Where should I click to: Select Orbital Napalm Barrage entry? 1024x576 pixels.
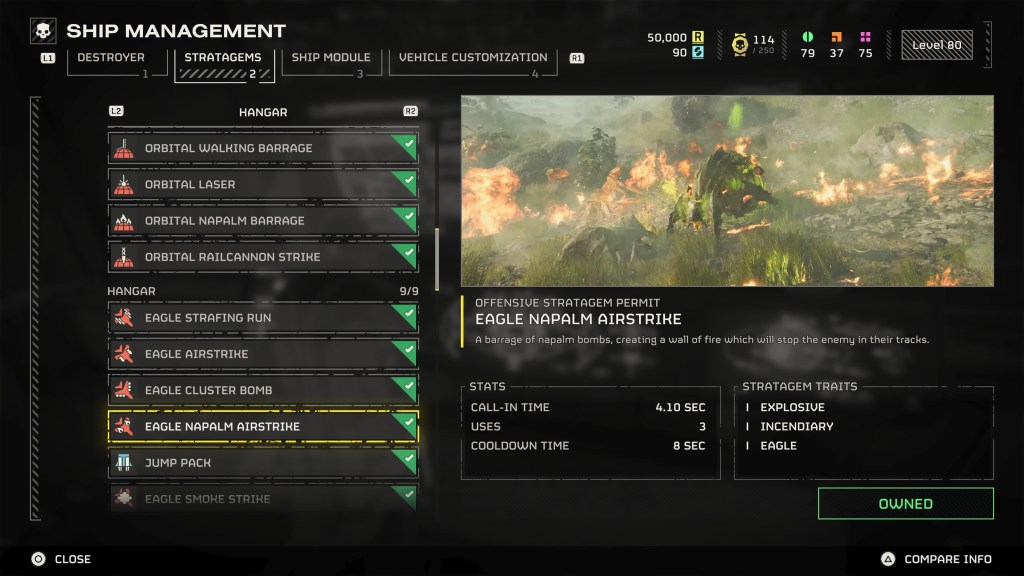[263, 221]
